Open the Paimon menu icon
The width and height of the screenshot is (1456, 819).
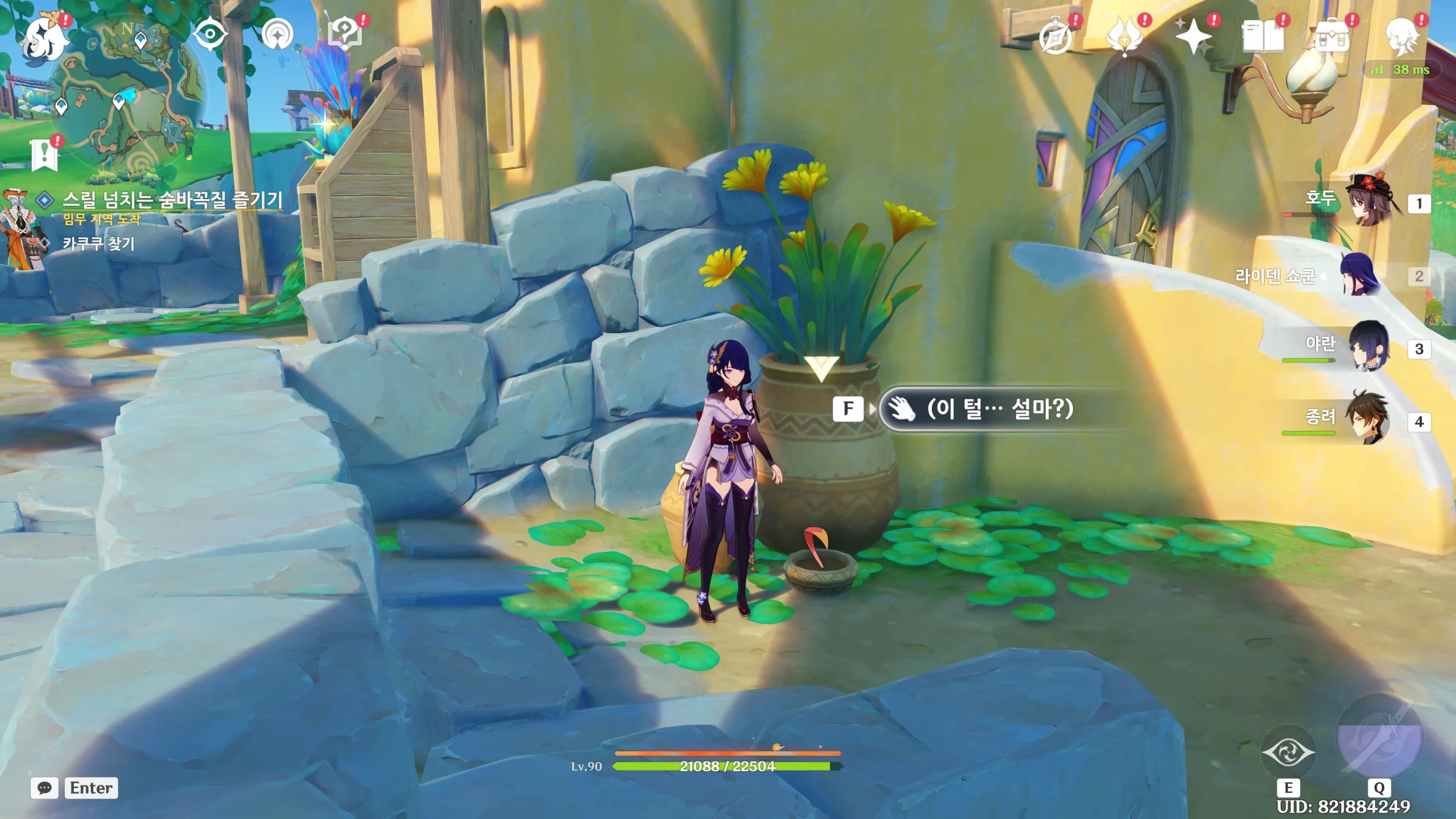(47, 39)
